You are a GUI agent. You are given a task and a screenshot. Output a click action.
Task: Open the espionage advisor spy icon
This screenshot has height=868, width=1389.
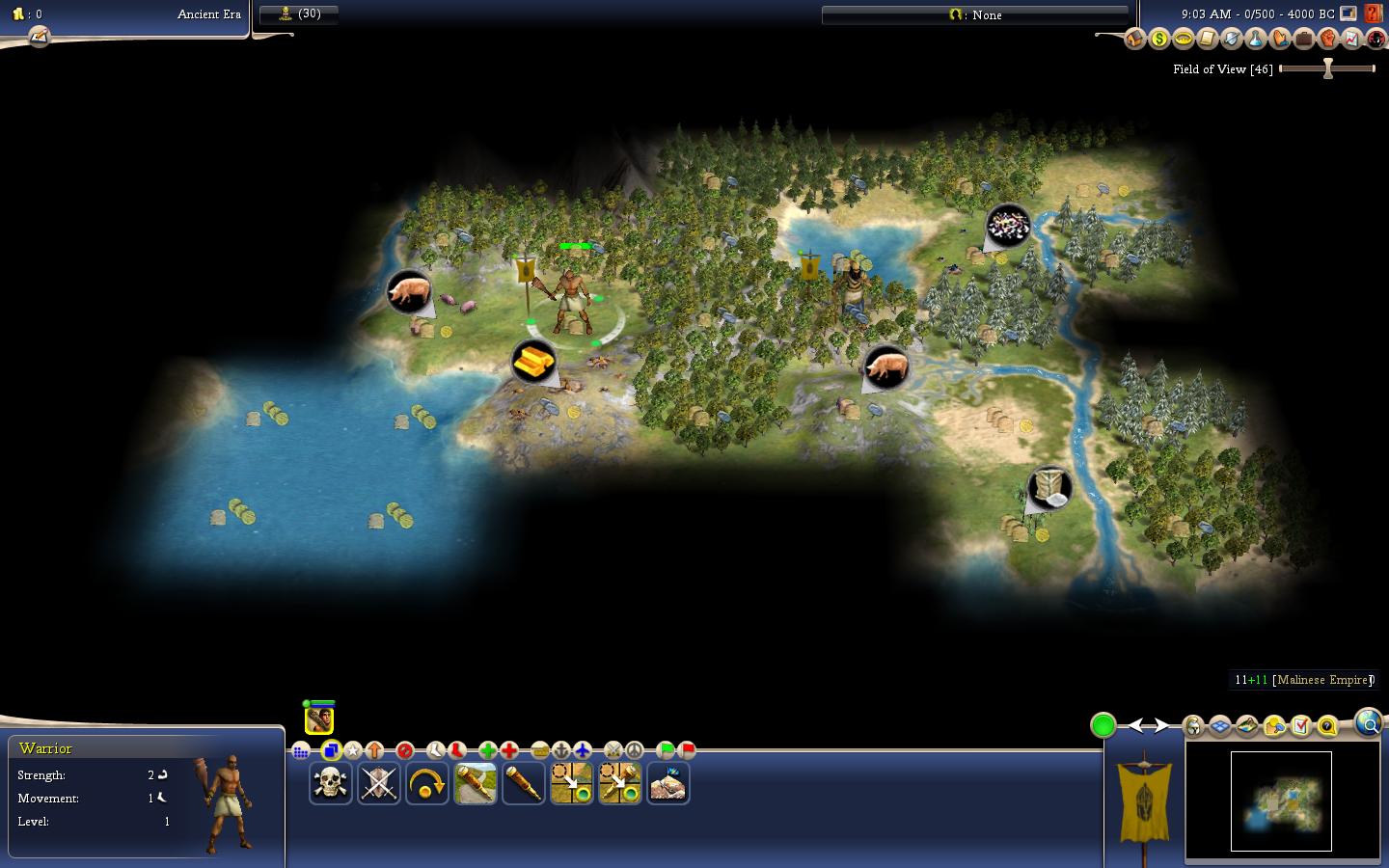click(x=1375, y=40)
